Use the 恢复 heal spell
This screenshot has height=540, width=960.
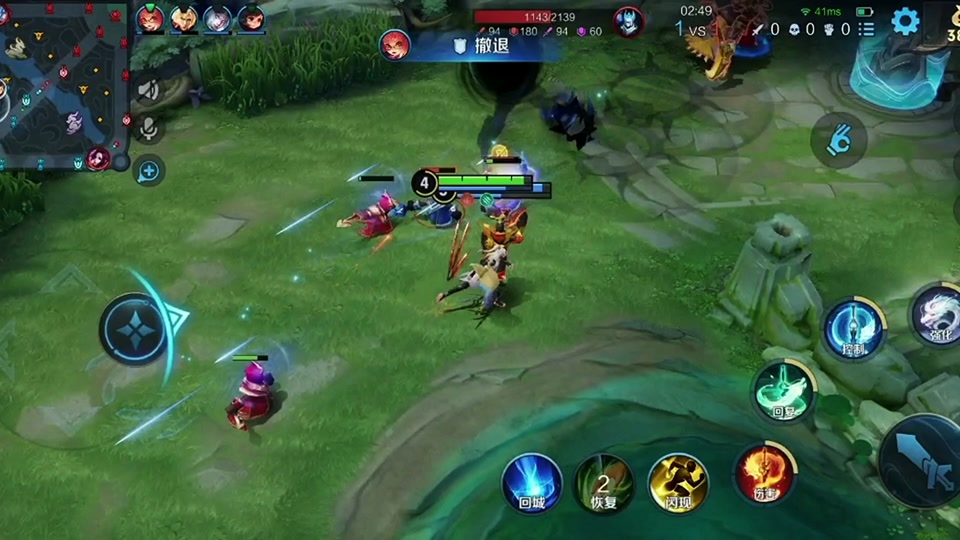tap(603, 482)
